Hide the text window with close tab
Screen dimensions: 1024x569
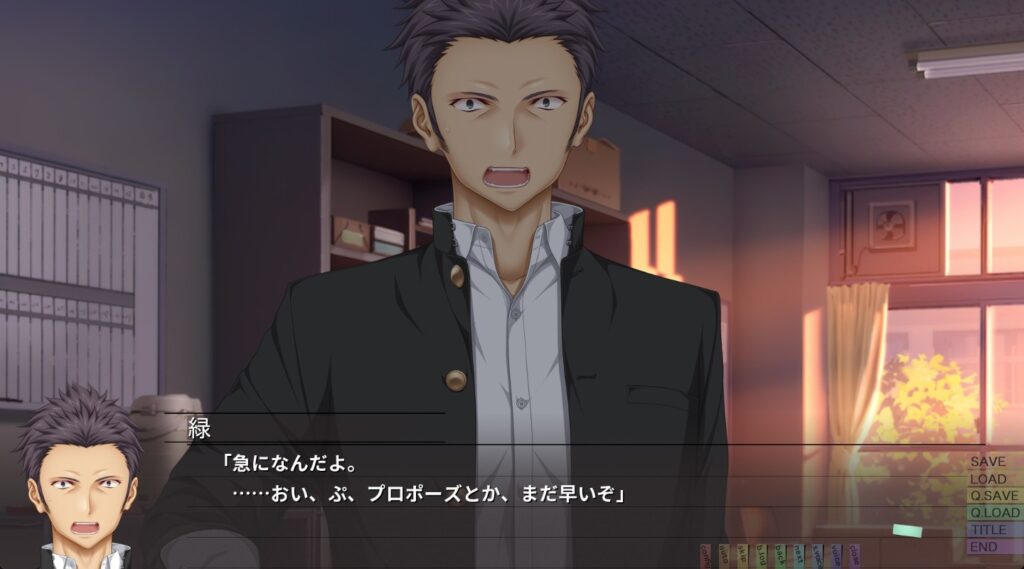(854, 556)
